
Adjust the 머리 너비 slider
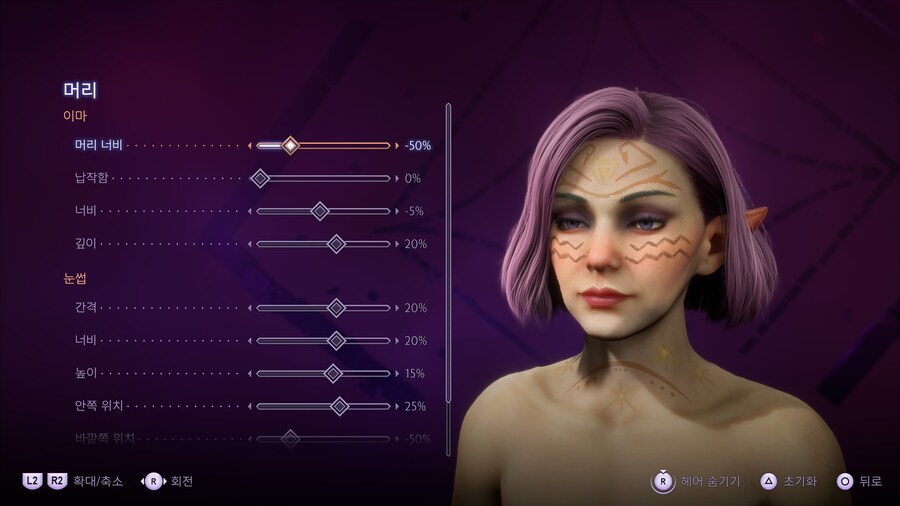[x=290, y=146]
